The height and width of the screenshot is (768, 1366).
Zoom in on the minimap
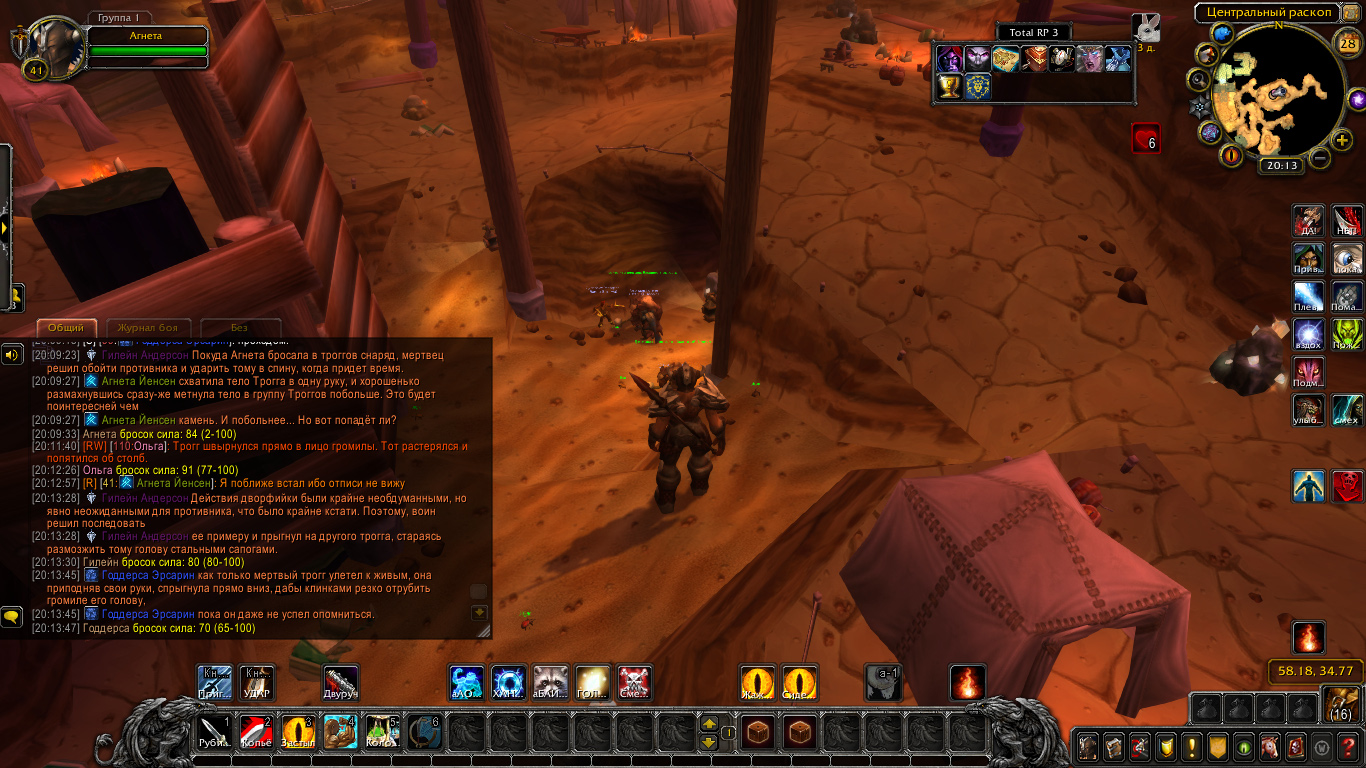point(1342,140)
